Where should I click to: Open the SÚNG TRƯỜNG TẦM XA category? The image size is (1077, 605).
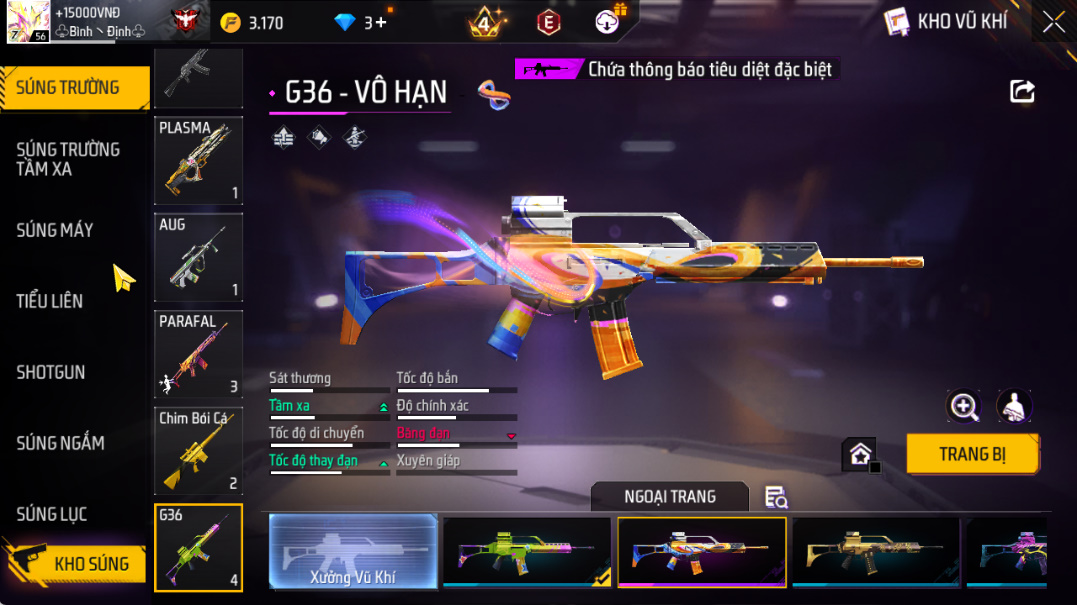(68, 159)
